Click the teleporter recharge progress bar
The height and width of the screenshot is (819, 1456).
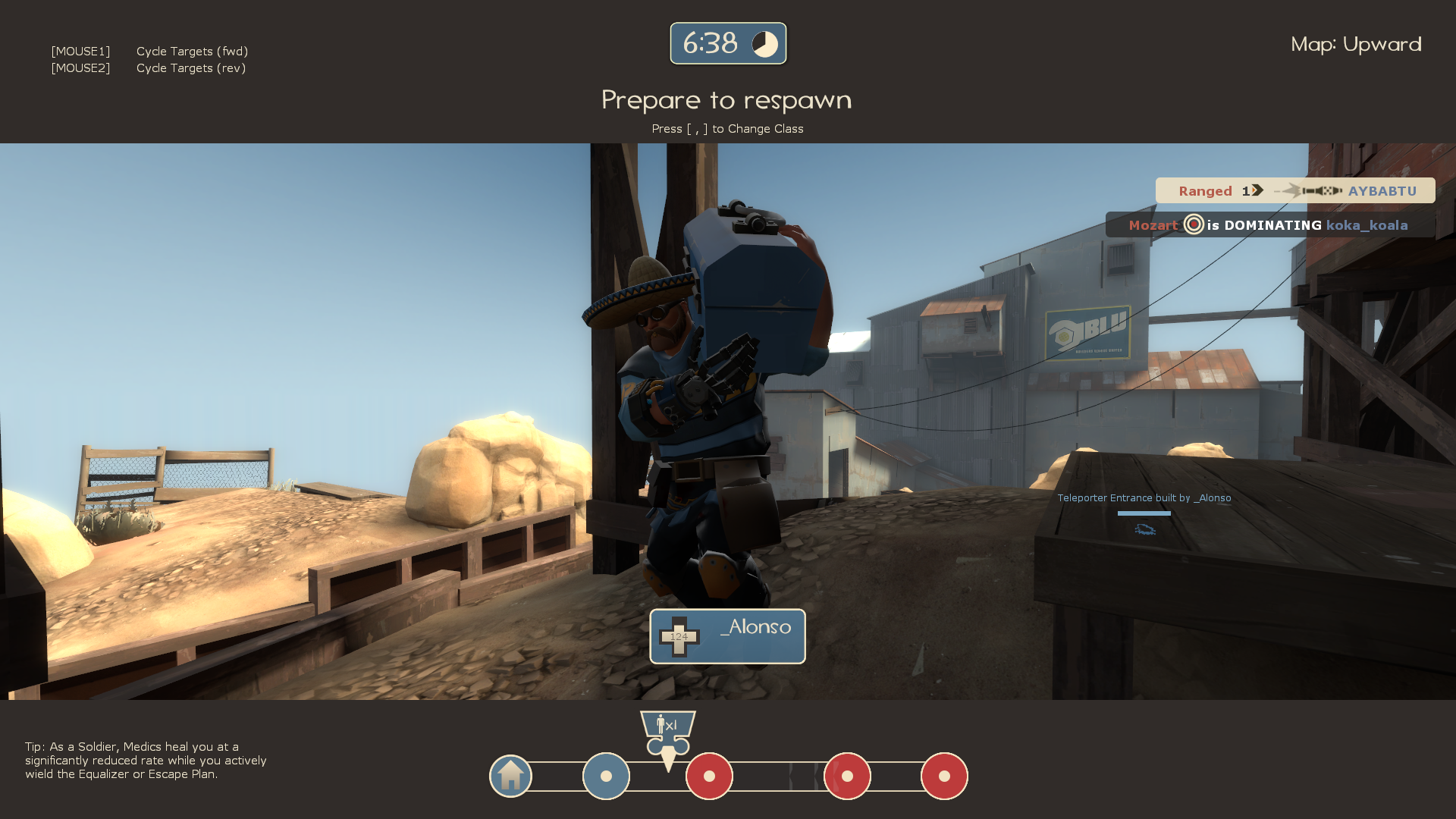click(x=1144, y=513)
